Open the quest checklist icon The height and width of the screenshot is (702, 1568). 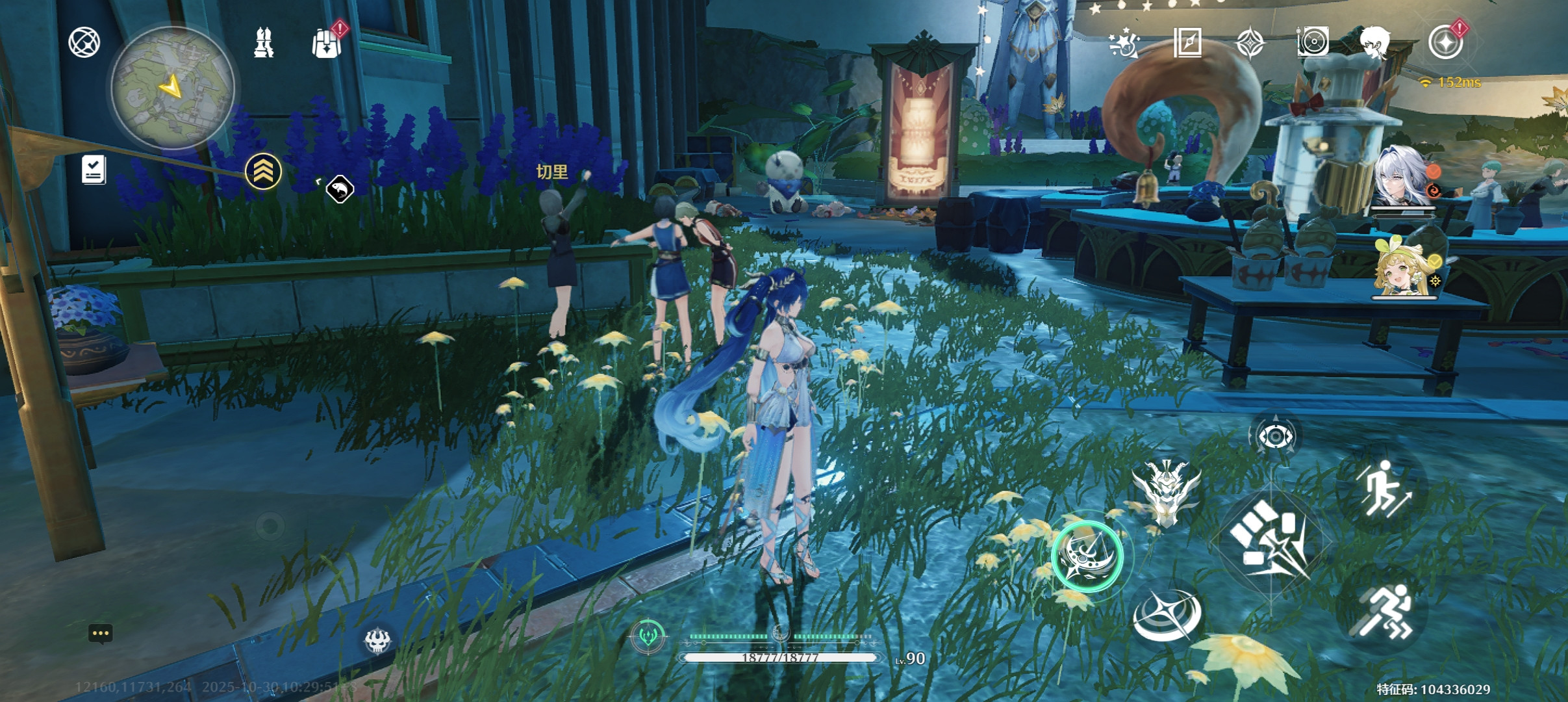[x=94, y=170]
